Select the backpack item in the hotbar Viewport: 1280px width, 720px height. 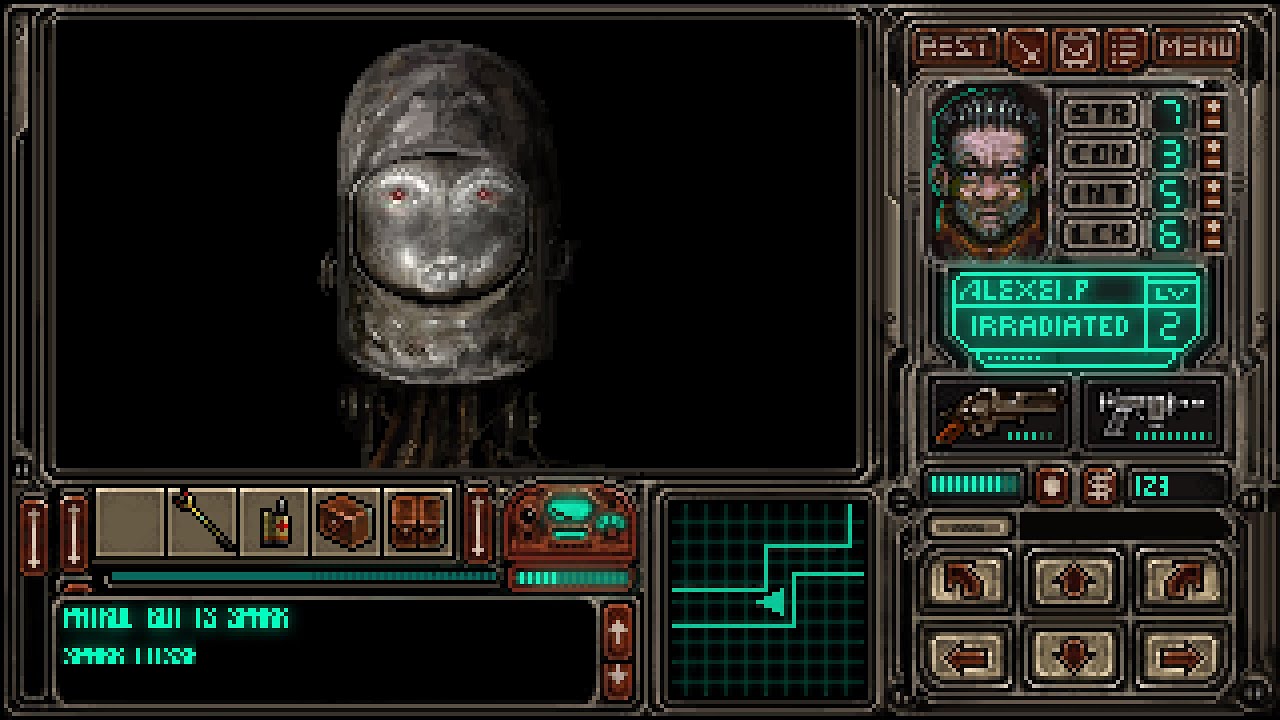(417, 521)
